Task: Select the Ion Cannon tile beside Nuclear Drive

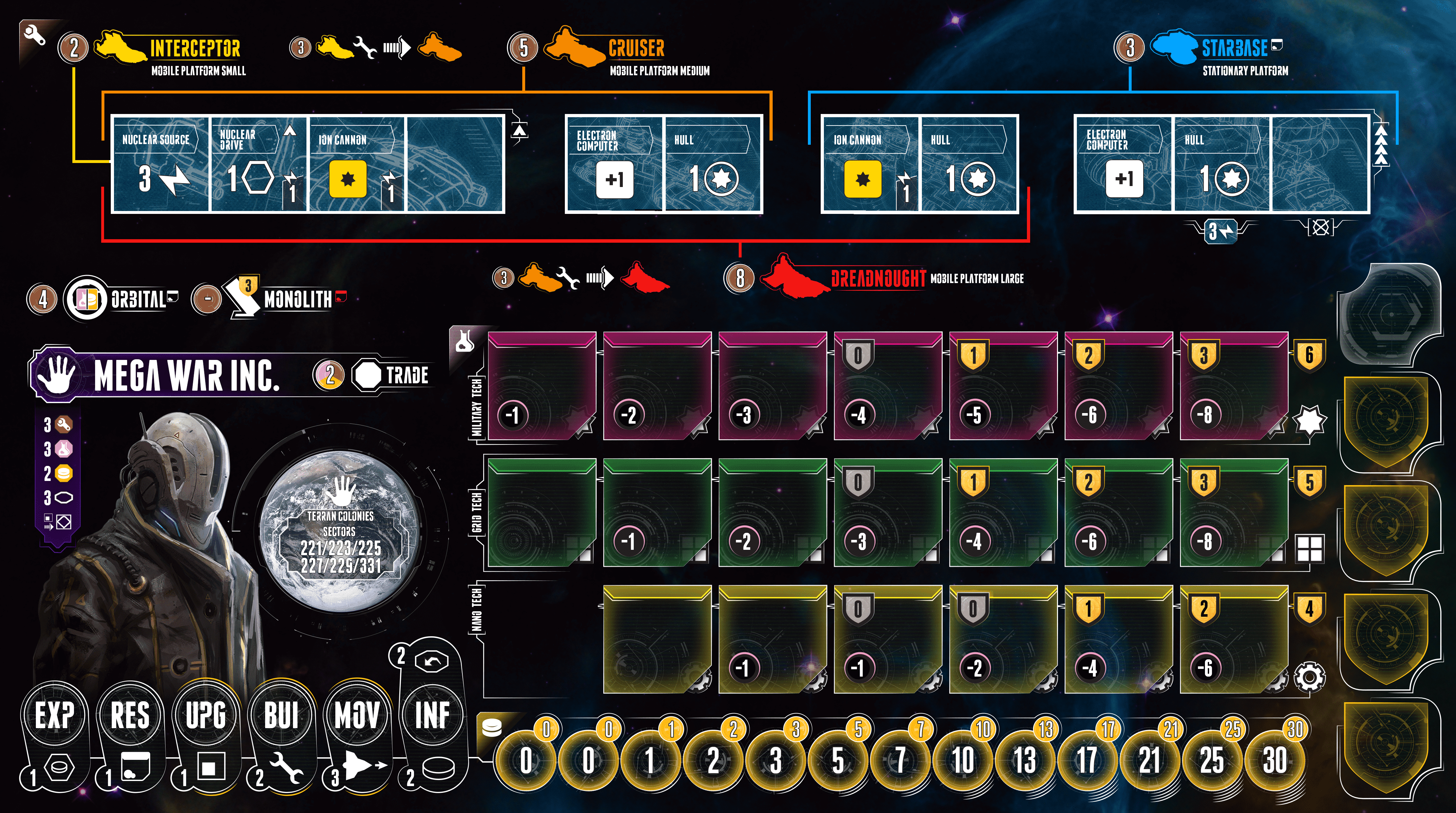Action: click(357, 165)
